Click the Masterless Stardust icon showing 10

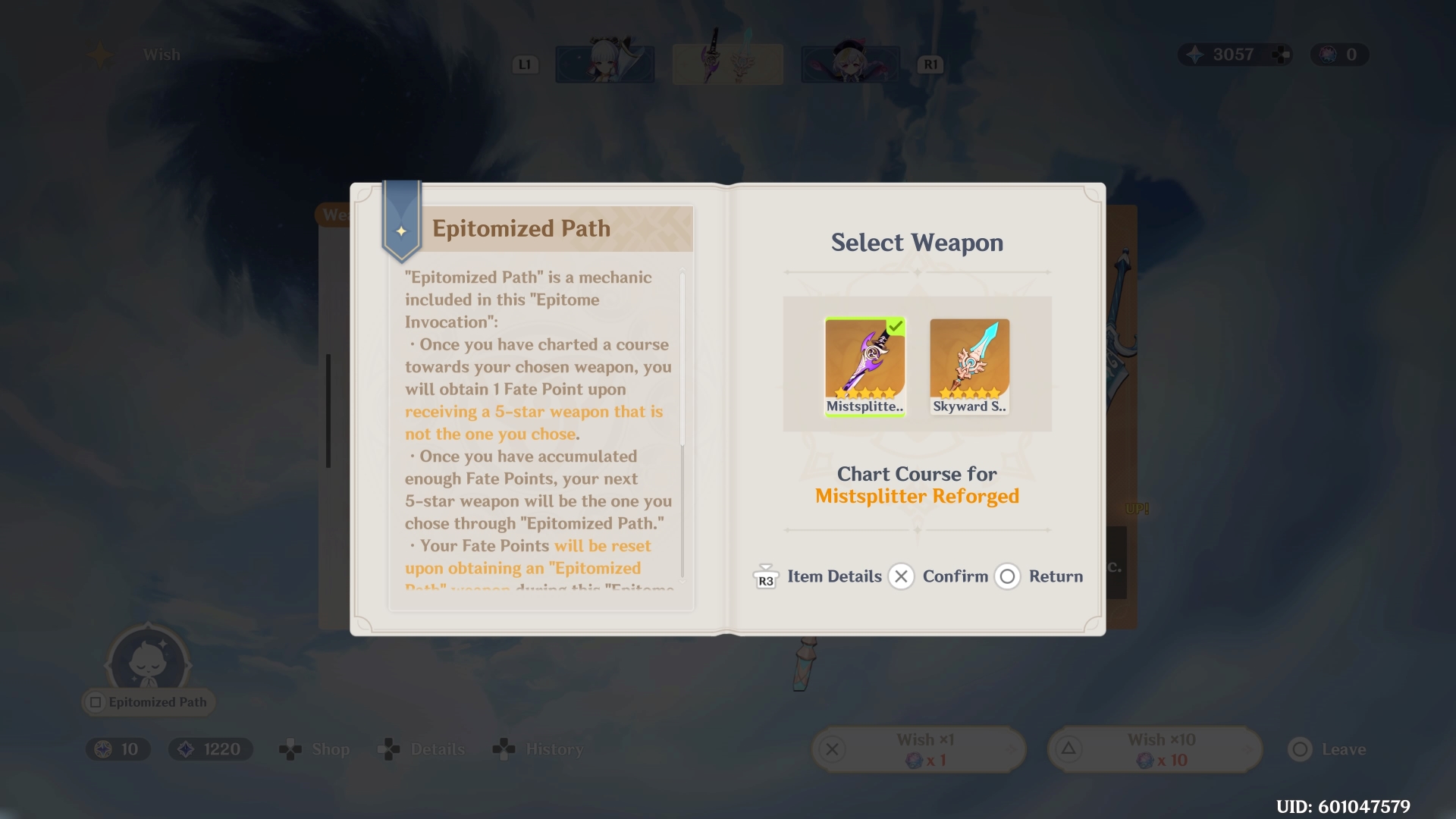click(118, 748)
